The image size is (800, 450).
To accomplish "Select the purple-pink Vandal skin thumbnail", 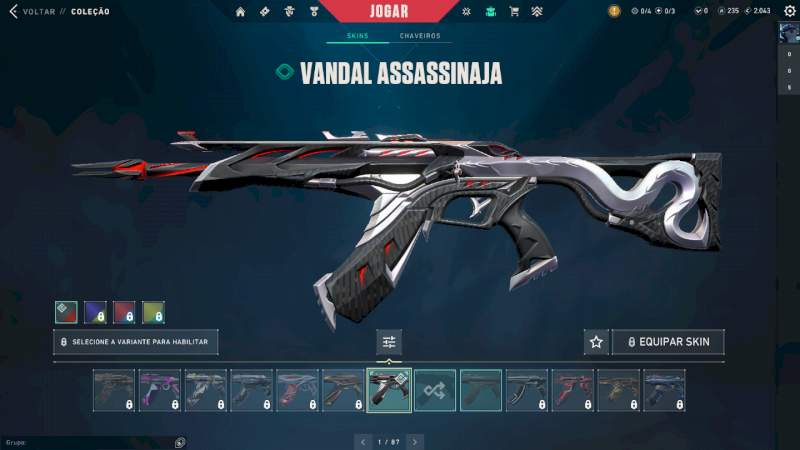I will 159,390.
